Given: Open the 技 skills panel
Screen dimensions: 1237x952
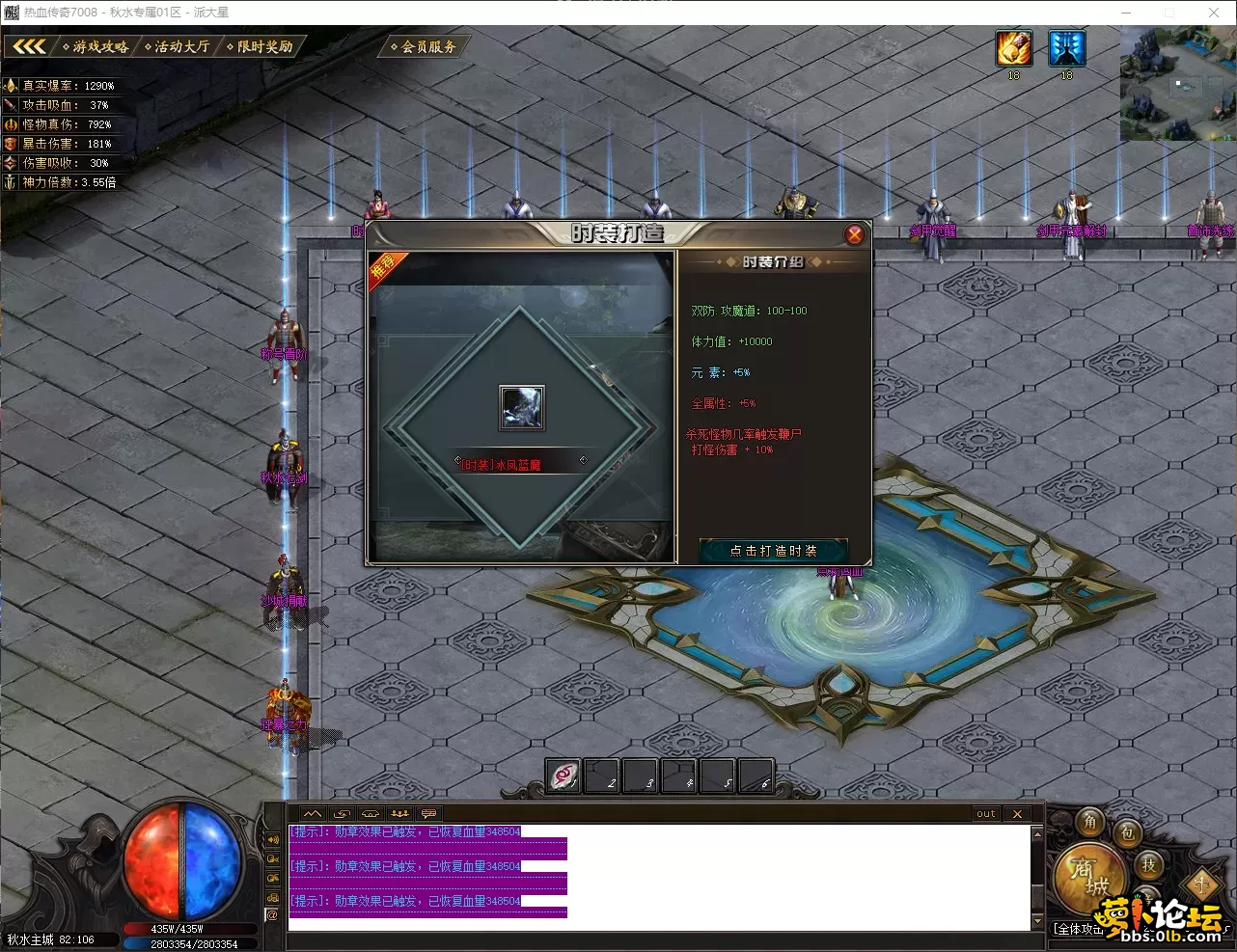Looking at the screenshot, I should point(1148,865).
